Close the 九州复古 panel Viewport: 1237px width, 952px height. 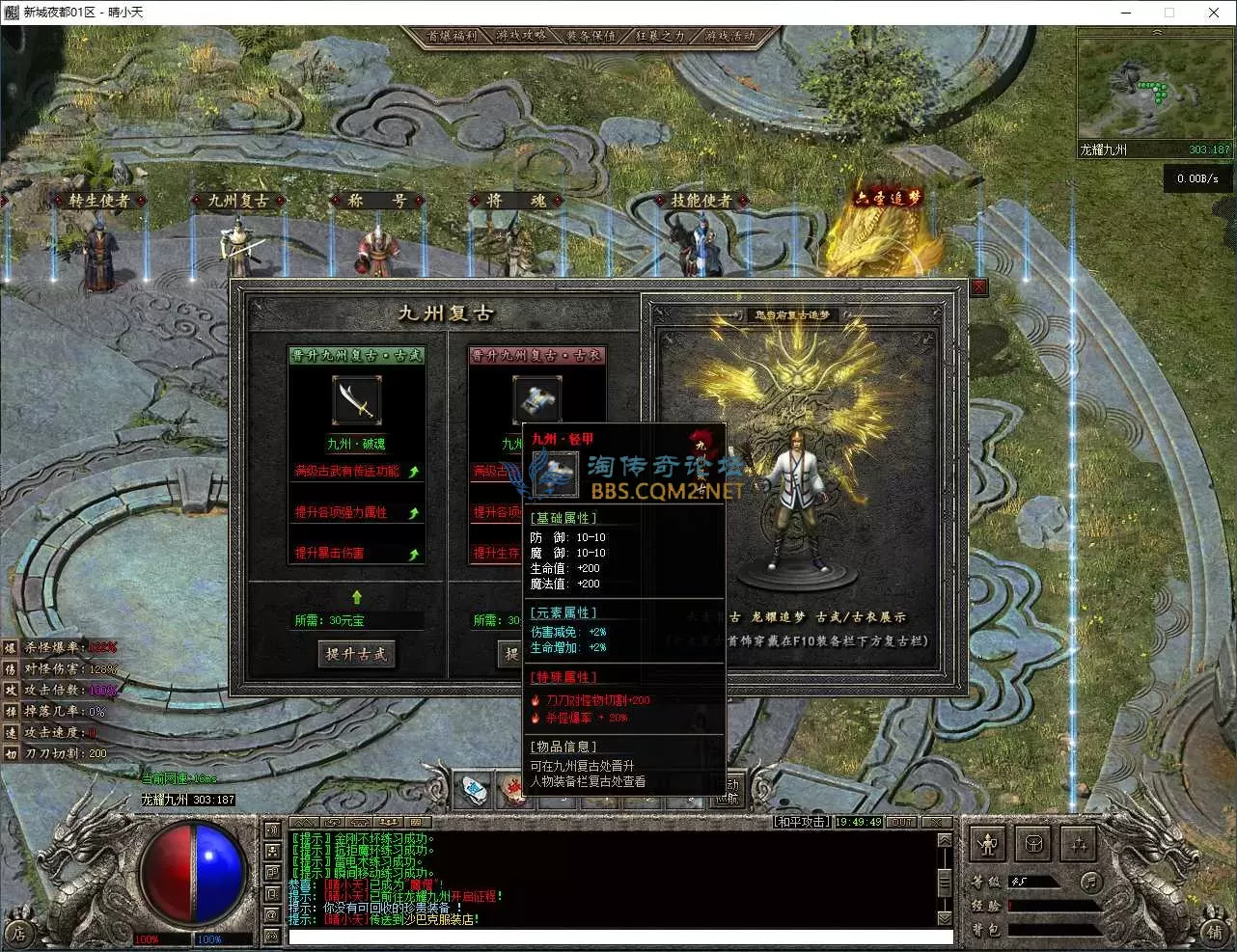click(978, 286)
